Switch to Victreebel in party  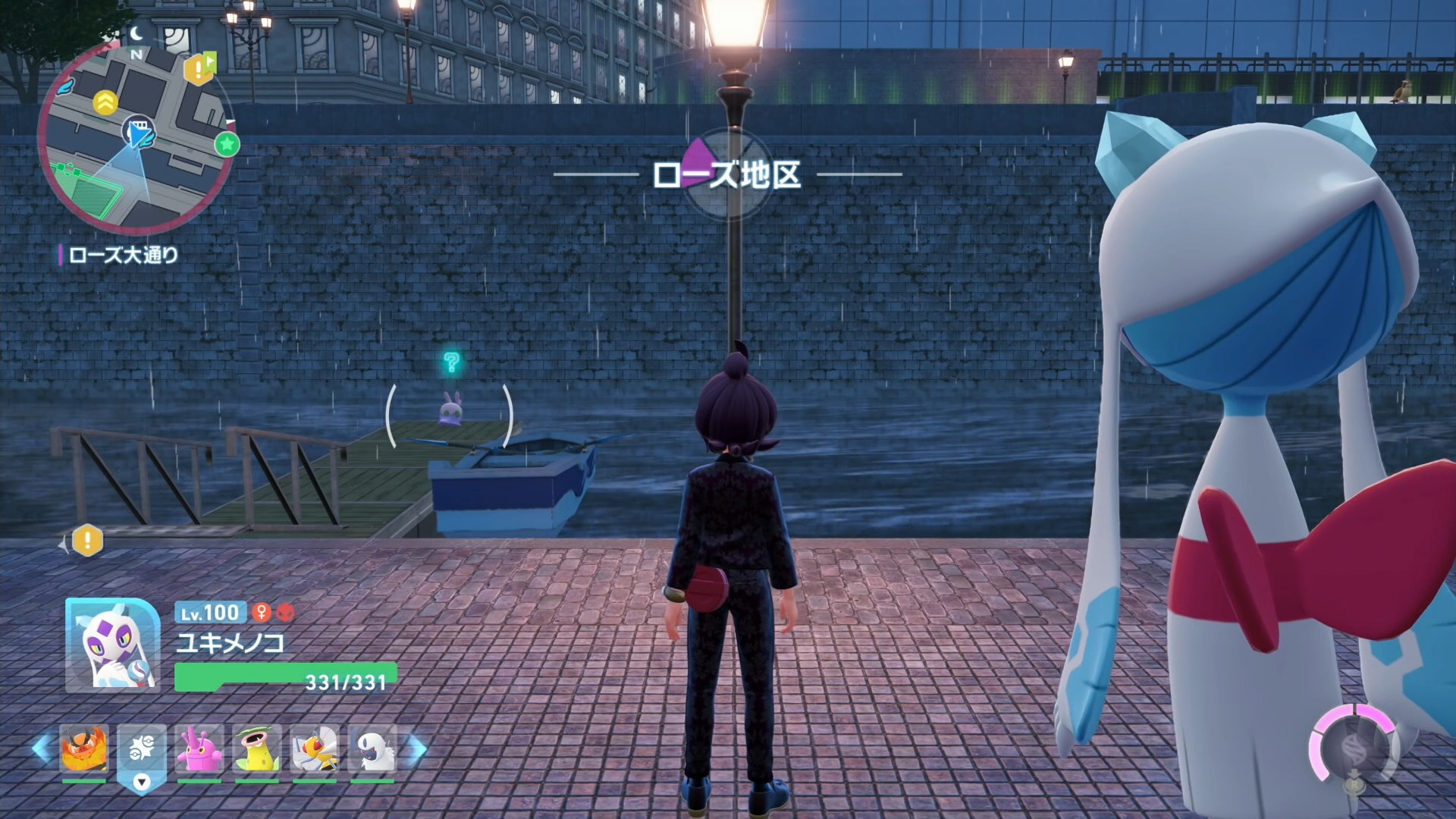(x=257, y=749)
